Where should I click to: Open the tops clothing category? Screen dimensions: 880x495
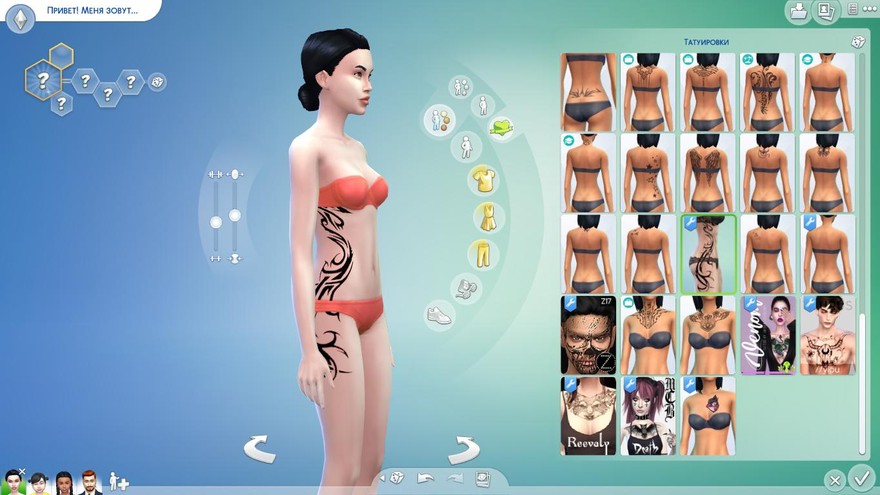[484, 180]
